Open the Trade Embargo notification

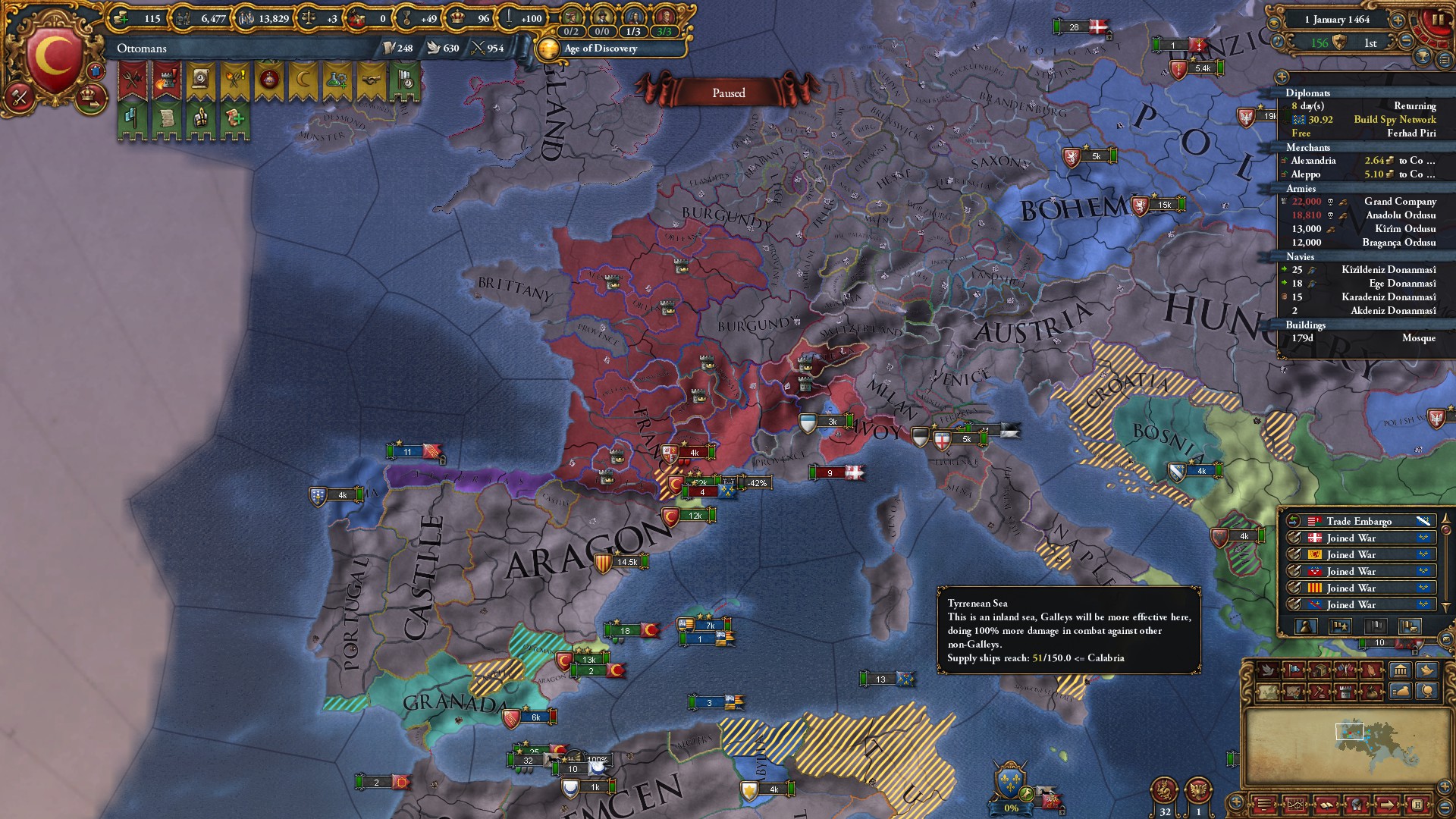point(1358,521)
